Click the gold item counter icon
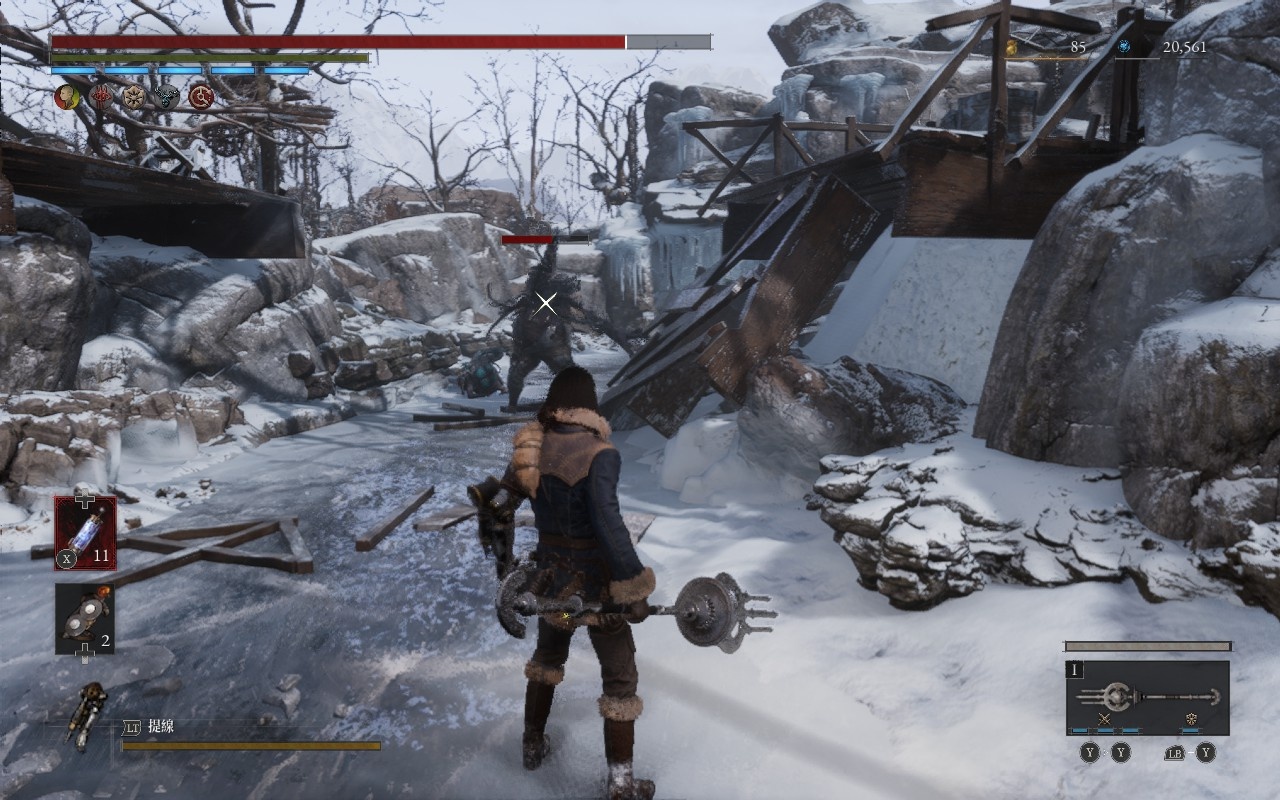 (1012, 46)
